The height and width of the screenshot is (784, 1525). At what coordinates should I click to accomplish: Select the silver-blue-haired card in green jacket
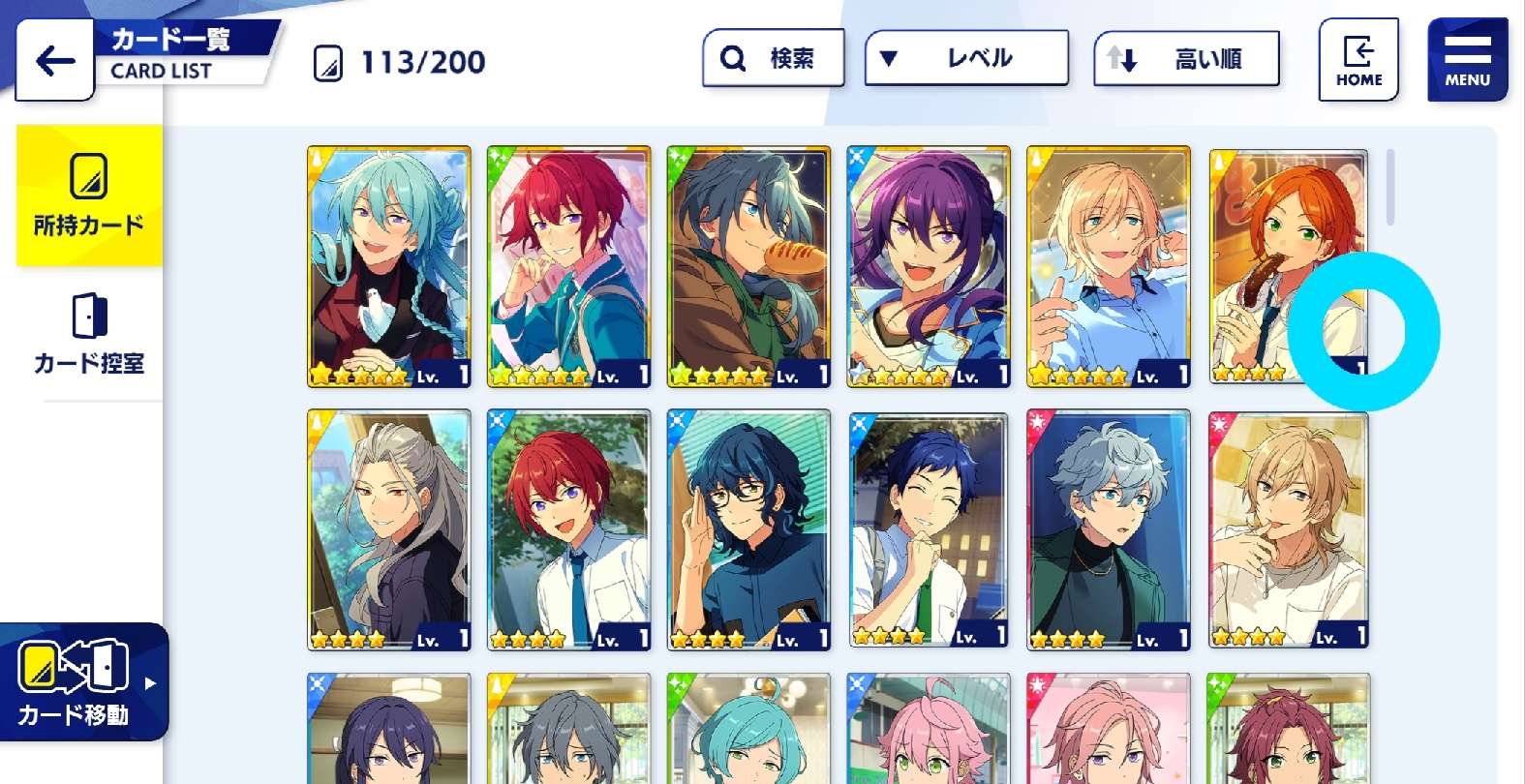tap(1109, 529)
